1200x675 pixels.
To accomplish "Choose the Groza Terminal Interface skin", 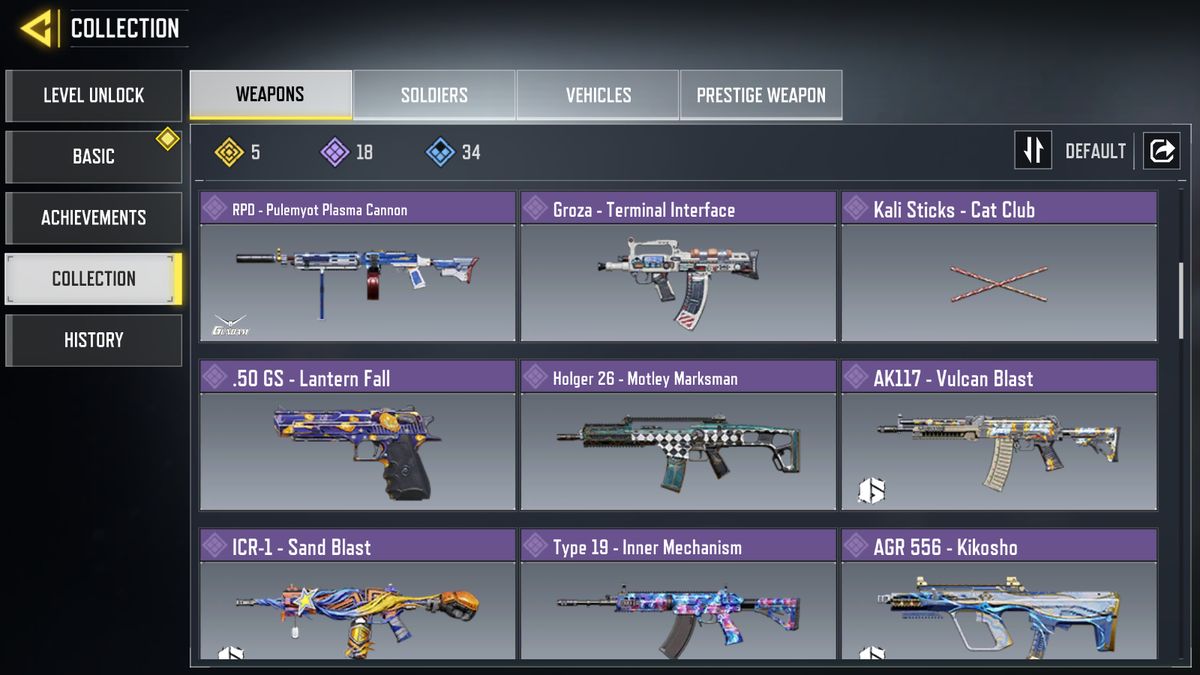I will [x=677, y=268].
